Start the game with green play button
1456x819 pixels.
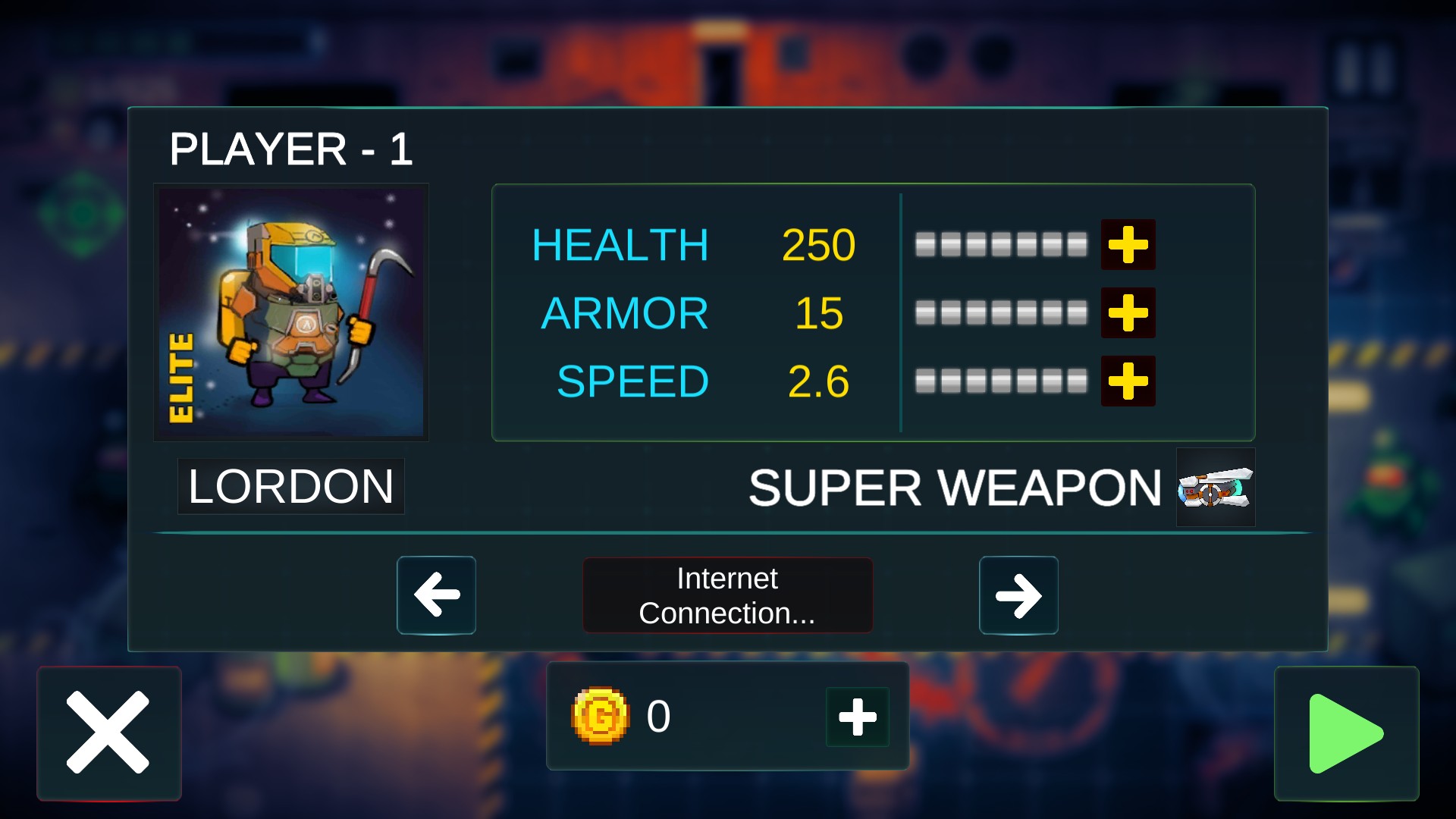(1346, 733)
